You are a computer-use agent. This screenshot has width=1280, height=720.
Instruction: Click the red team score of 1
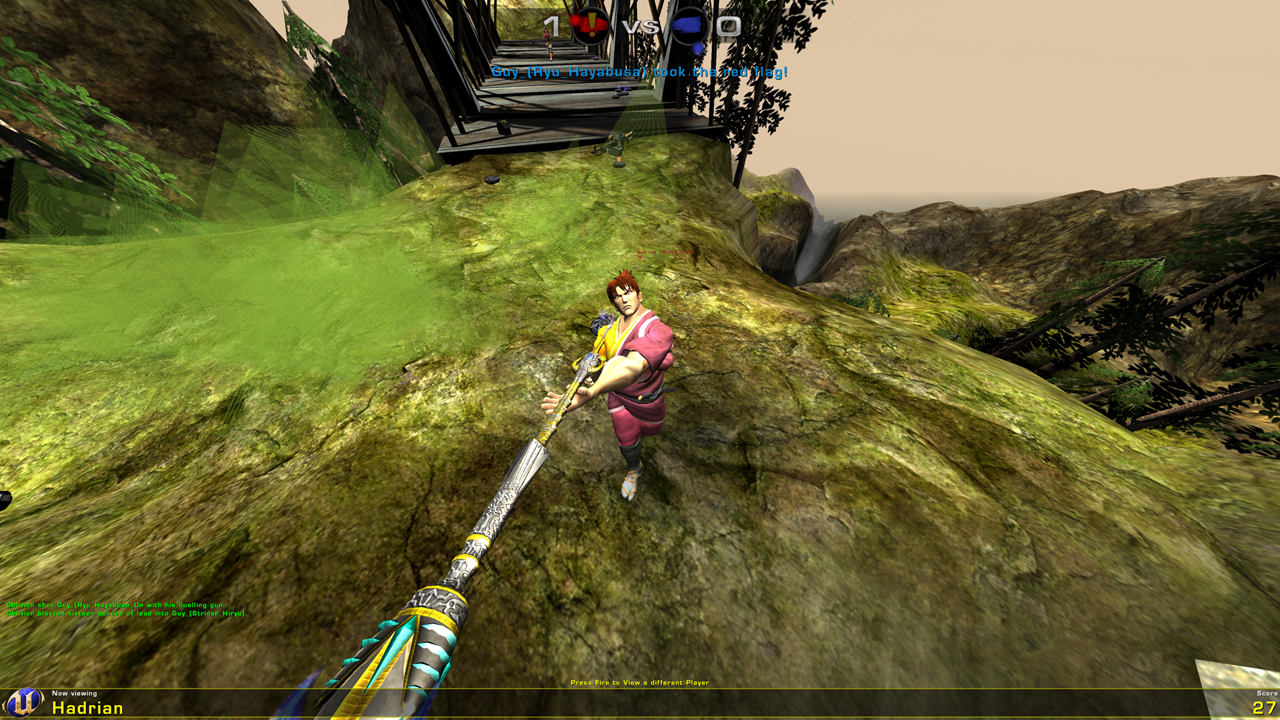(552, 25)
